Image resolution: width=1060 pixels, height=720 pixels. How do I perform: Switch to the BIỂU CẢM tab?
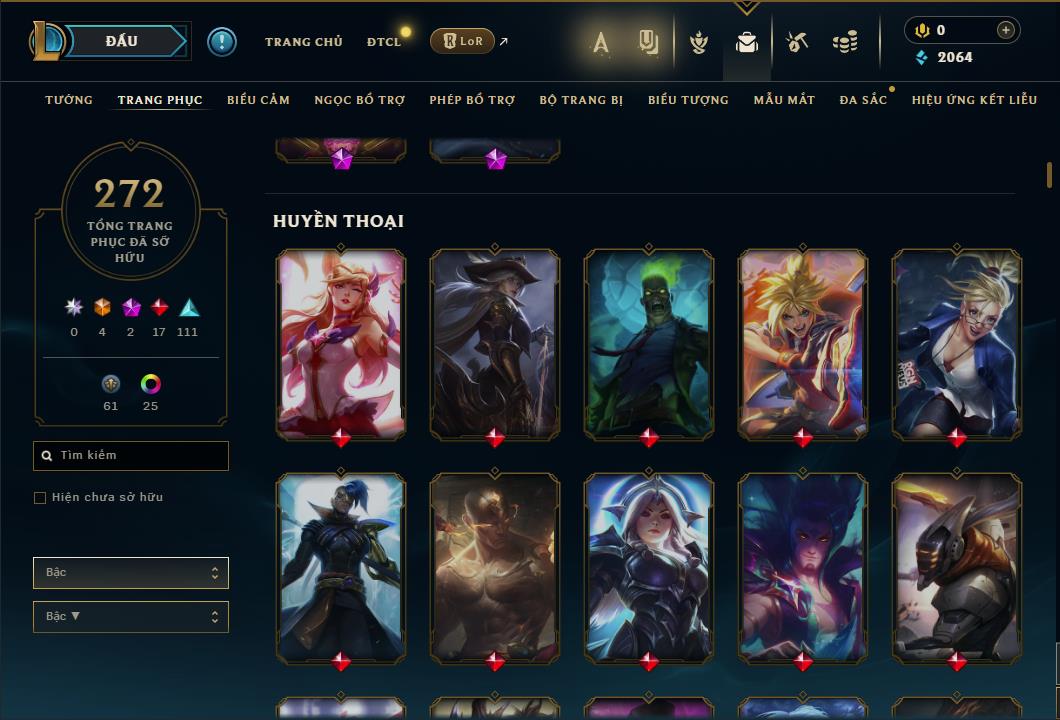pyautogui.click(x=258, y=100)
